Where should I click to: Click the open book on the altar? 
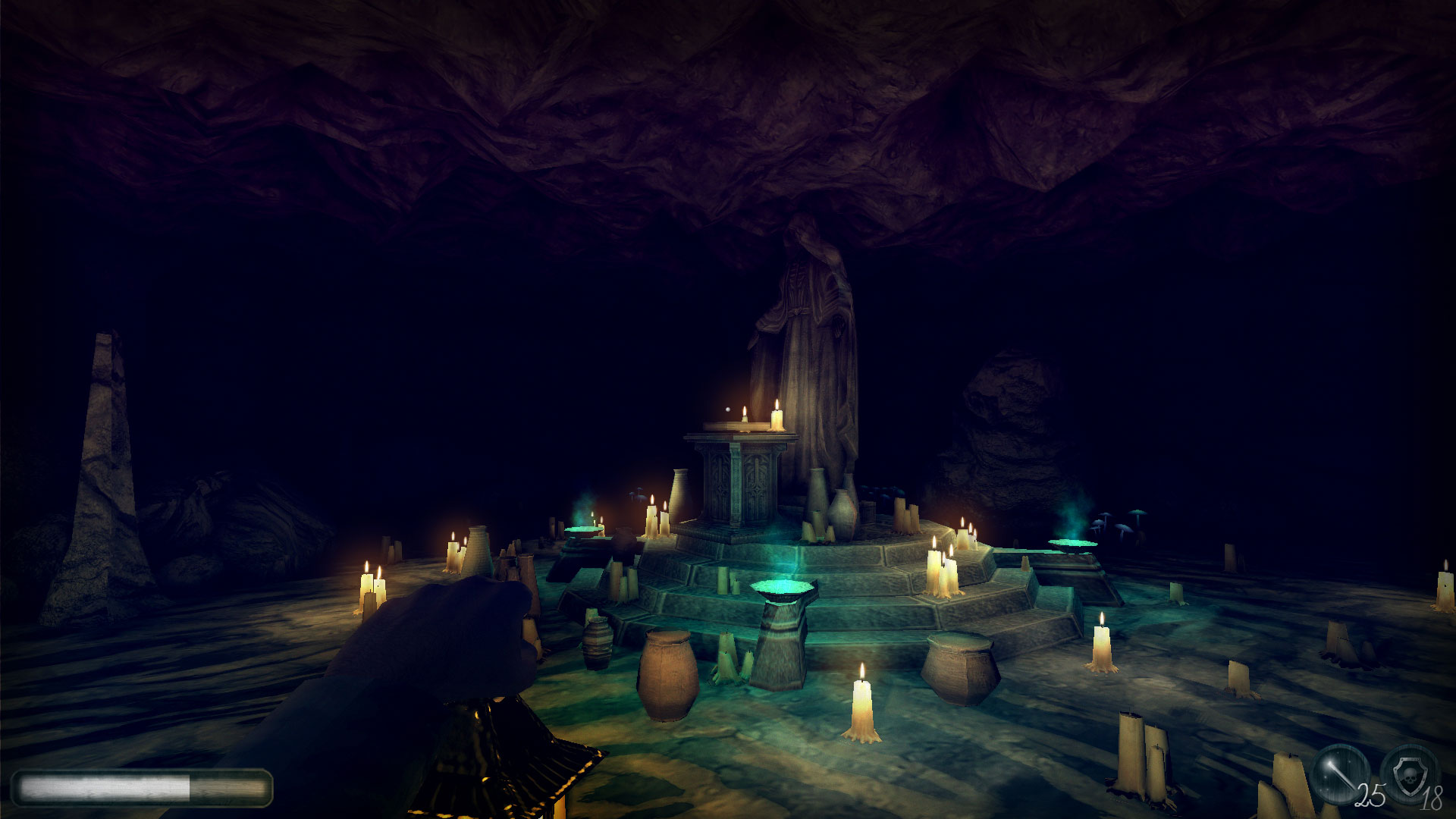(x=732, y=425)
